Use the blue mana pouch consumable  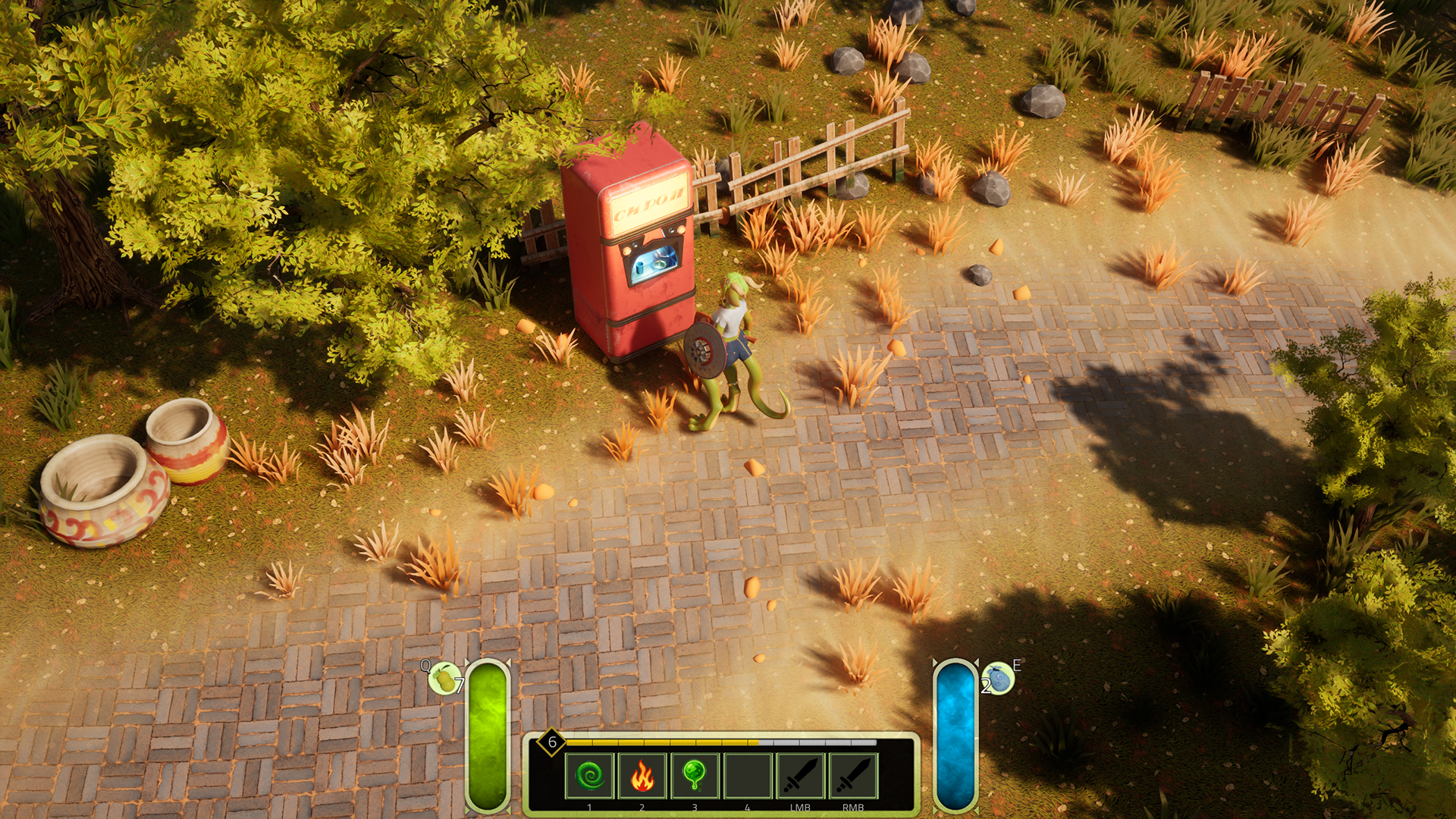(x=998, y=678)
